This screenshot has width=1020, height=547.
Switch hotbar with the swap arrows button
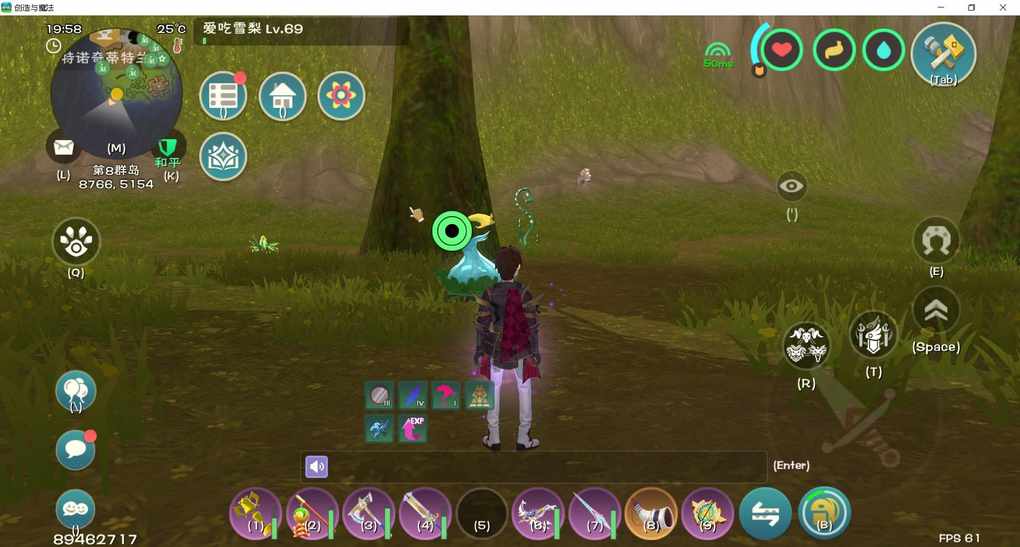click(765, 513)
